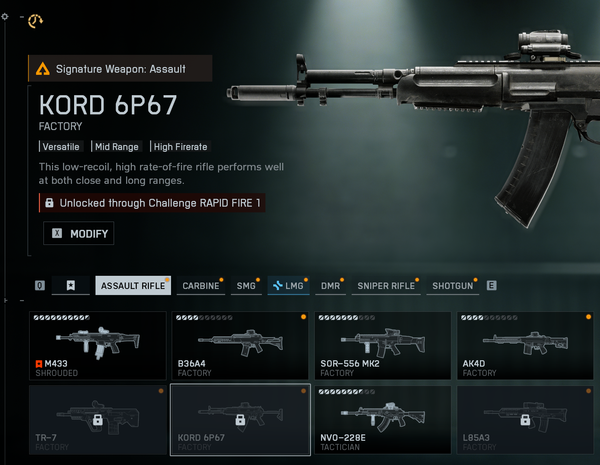Select the Carbine category tab

point(202,286)
